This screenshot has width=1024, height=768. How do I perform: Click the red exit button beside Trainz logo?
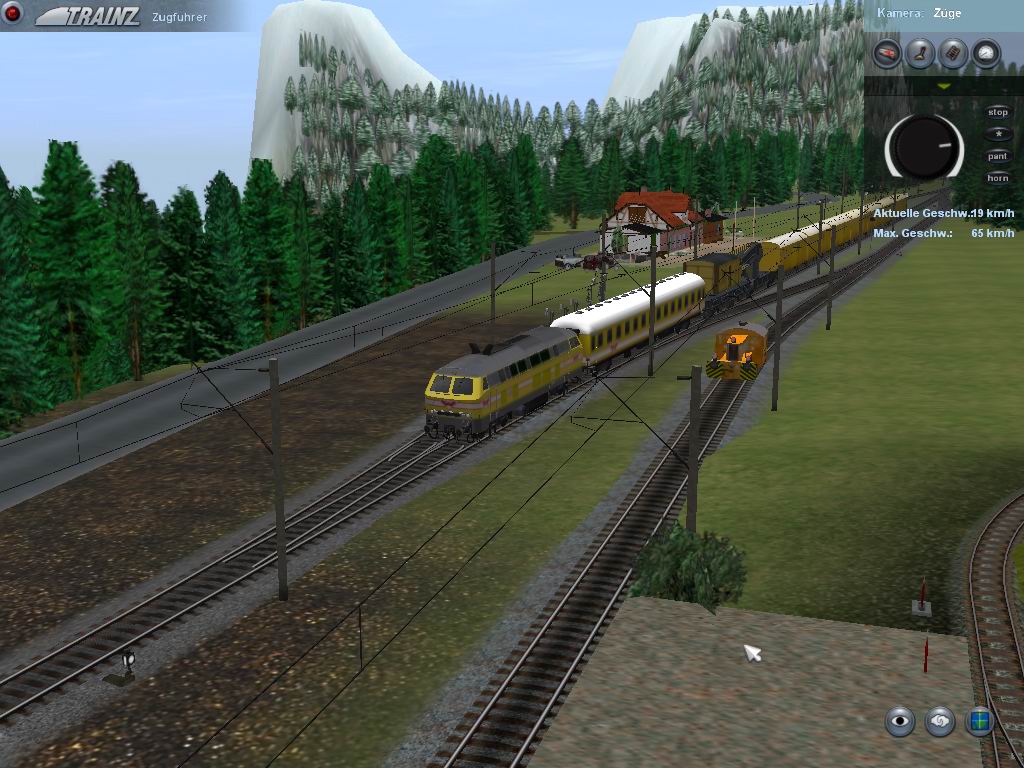14,14
